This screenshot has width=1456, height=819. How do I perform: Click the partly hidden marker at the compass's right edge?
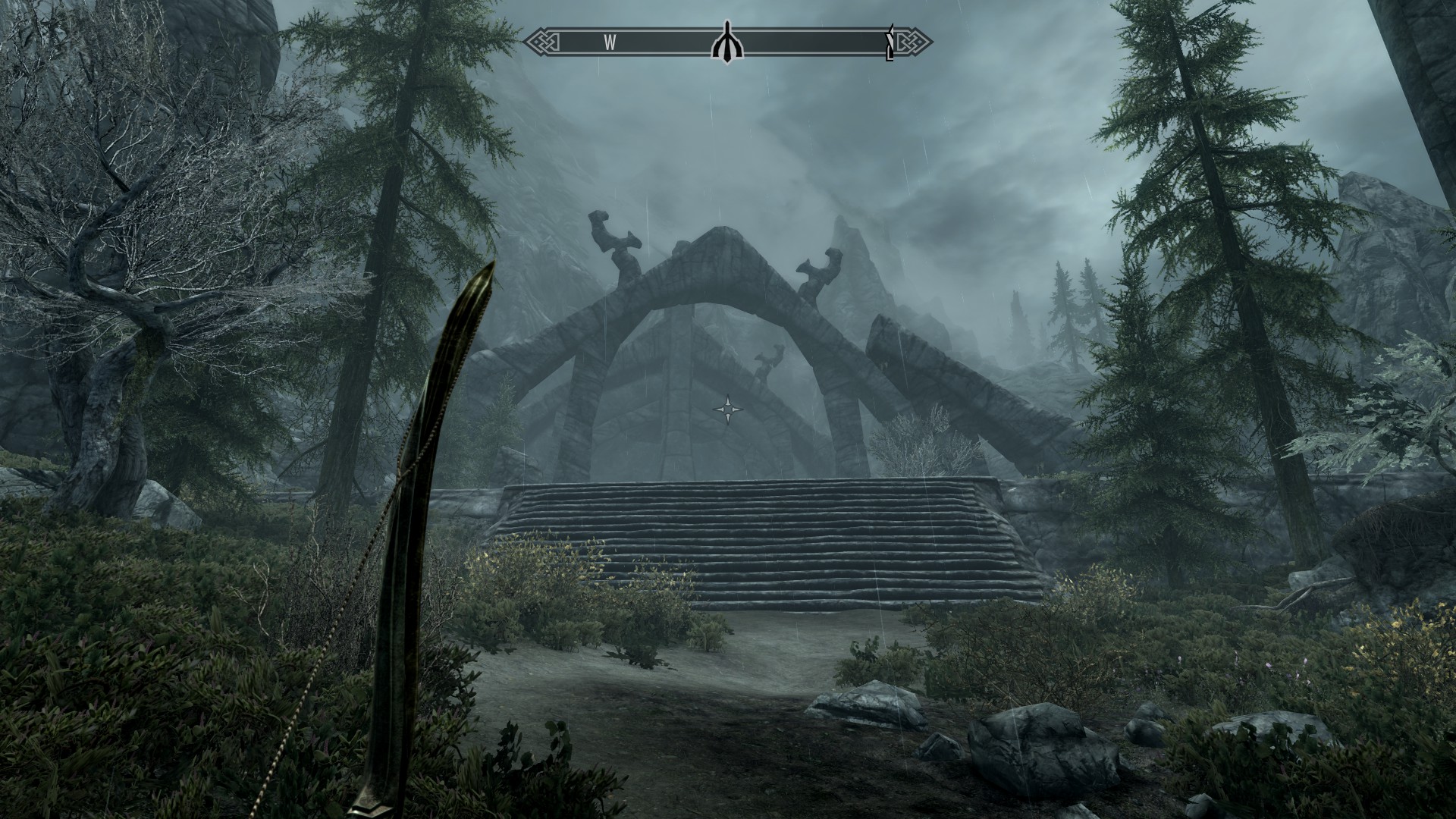click(x=891, y=43)
